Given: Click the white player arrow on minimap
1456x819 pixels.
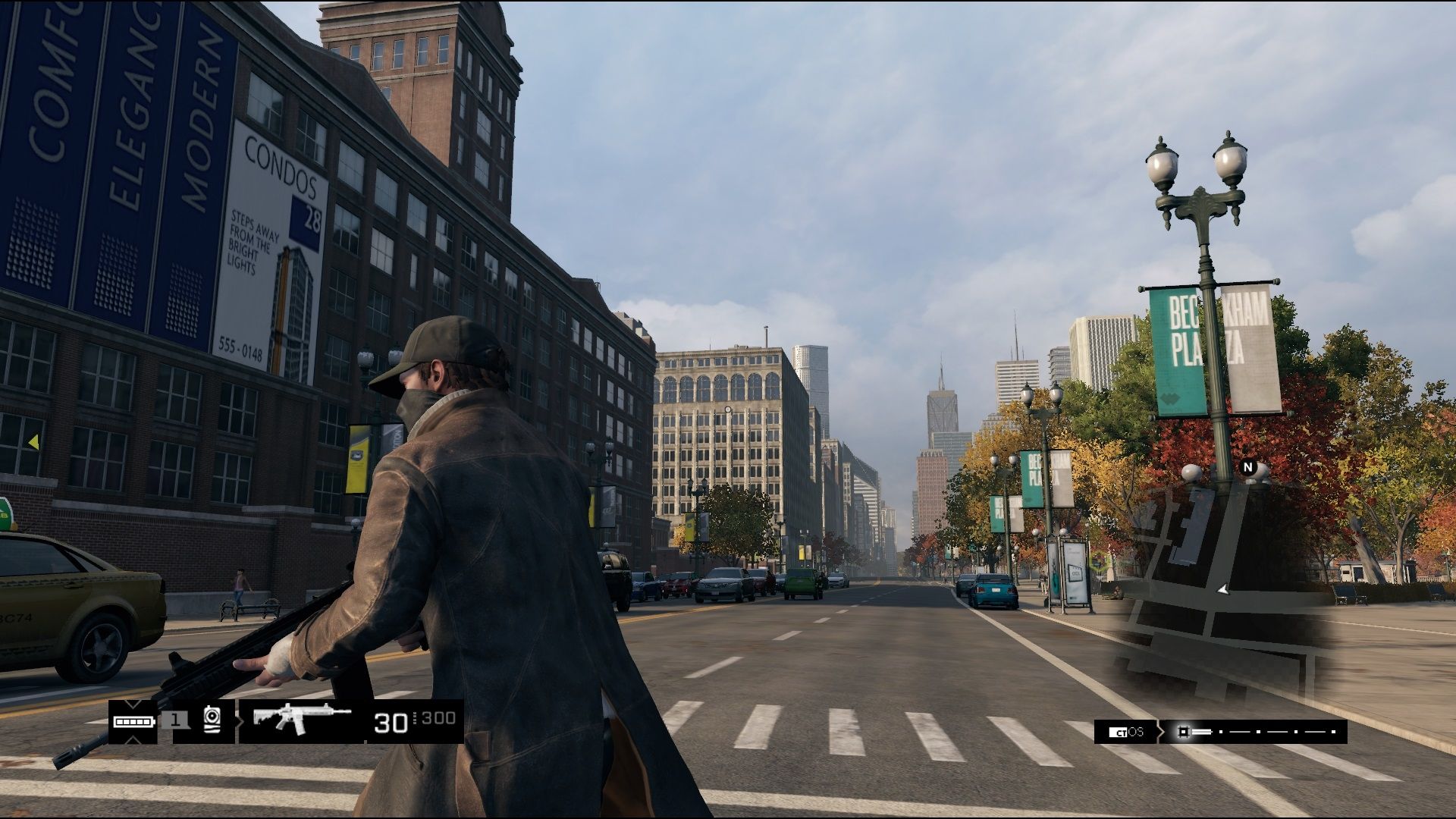Looking at the screenshot, I should (x=1222, y=588).
